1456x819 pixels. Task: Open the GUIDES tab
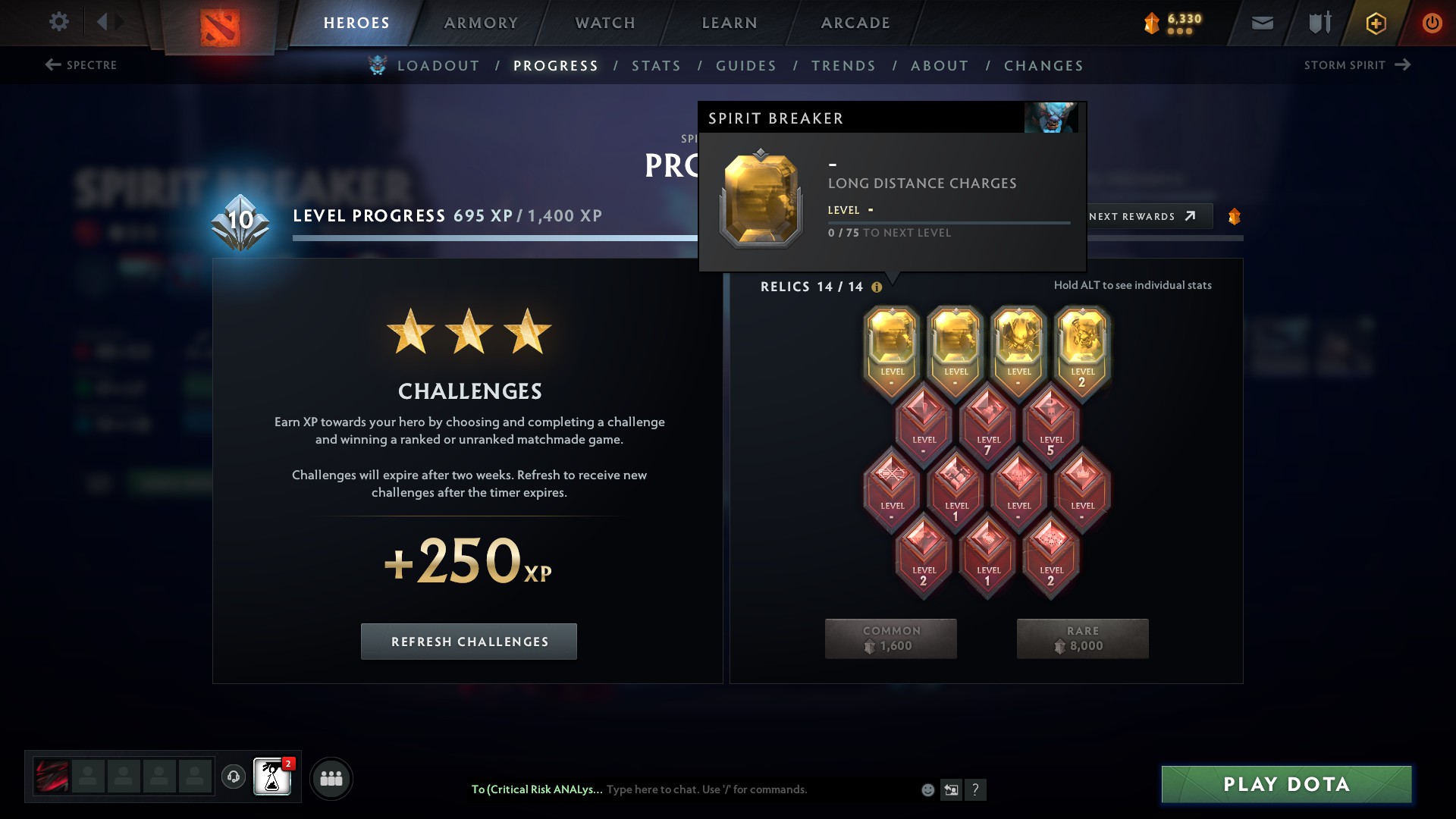tap(746, 66)
